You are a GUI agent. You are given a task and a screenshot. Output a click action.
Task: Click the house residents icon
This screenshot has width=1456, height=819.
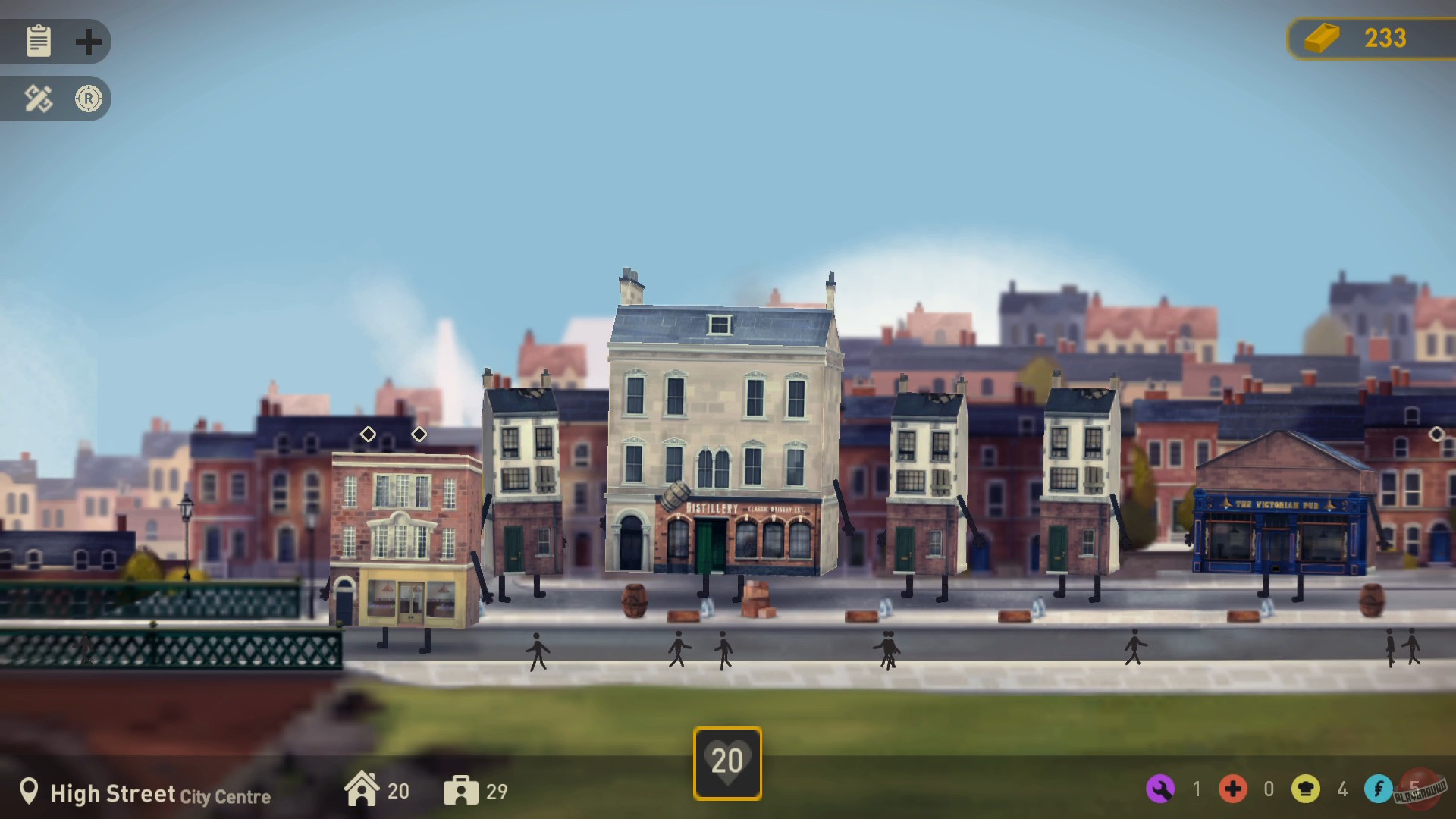[x=363, y=790]
